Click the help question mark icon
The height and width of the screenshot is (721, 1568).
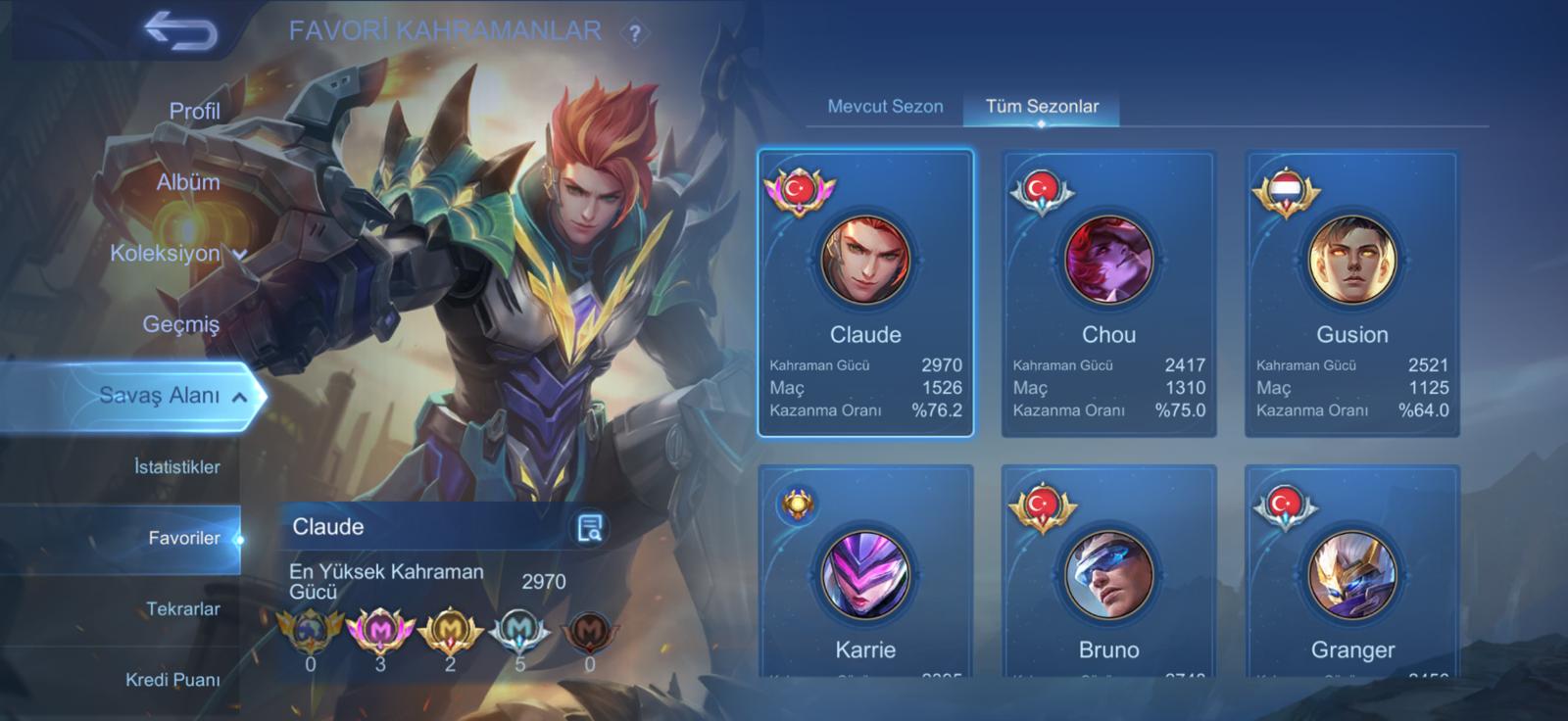click(635, 33)
